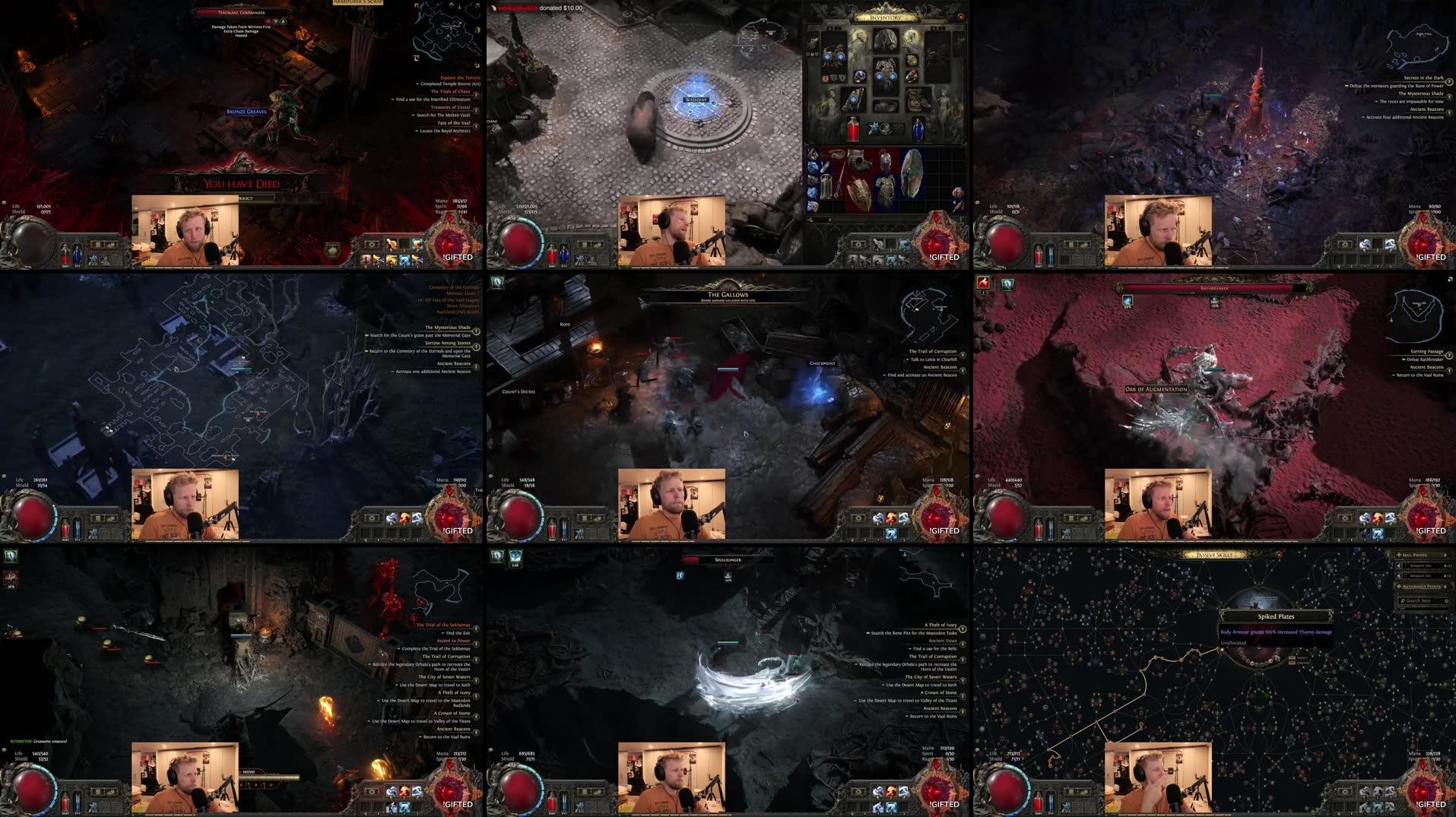Click the equipped body armour slot in the Inventory
1456x817 pixels.
pyautogui.click(x=885, y=76)
